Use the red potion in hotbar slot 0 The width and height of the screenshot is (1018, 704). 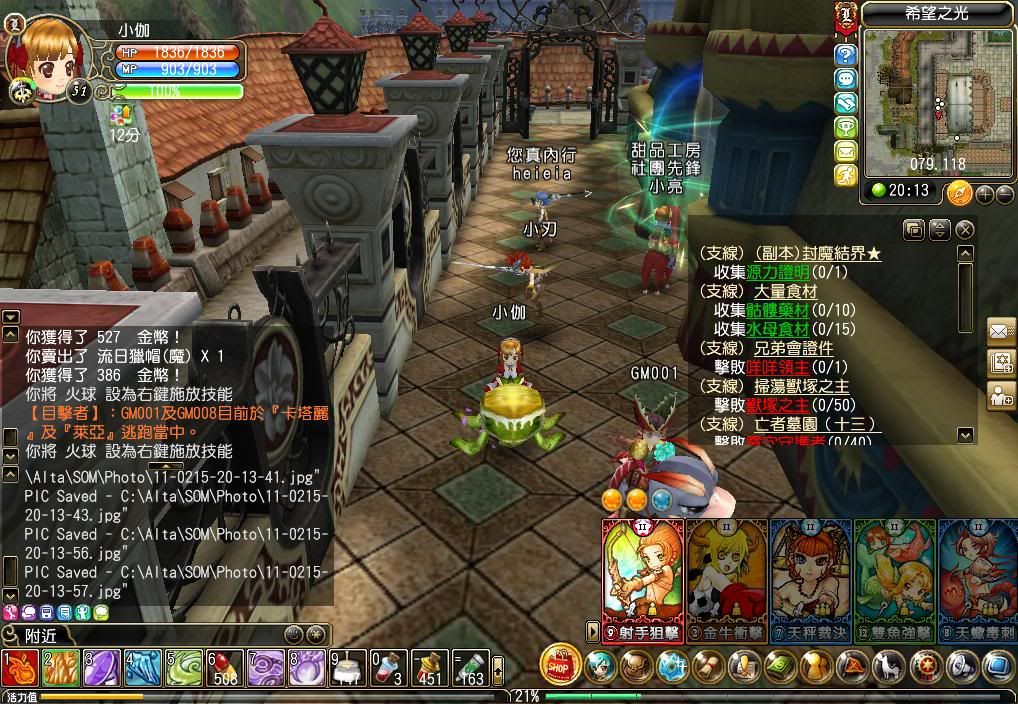tap(387, 669)
